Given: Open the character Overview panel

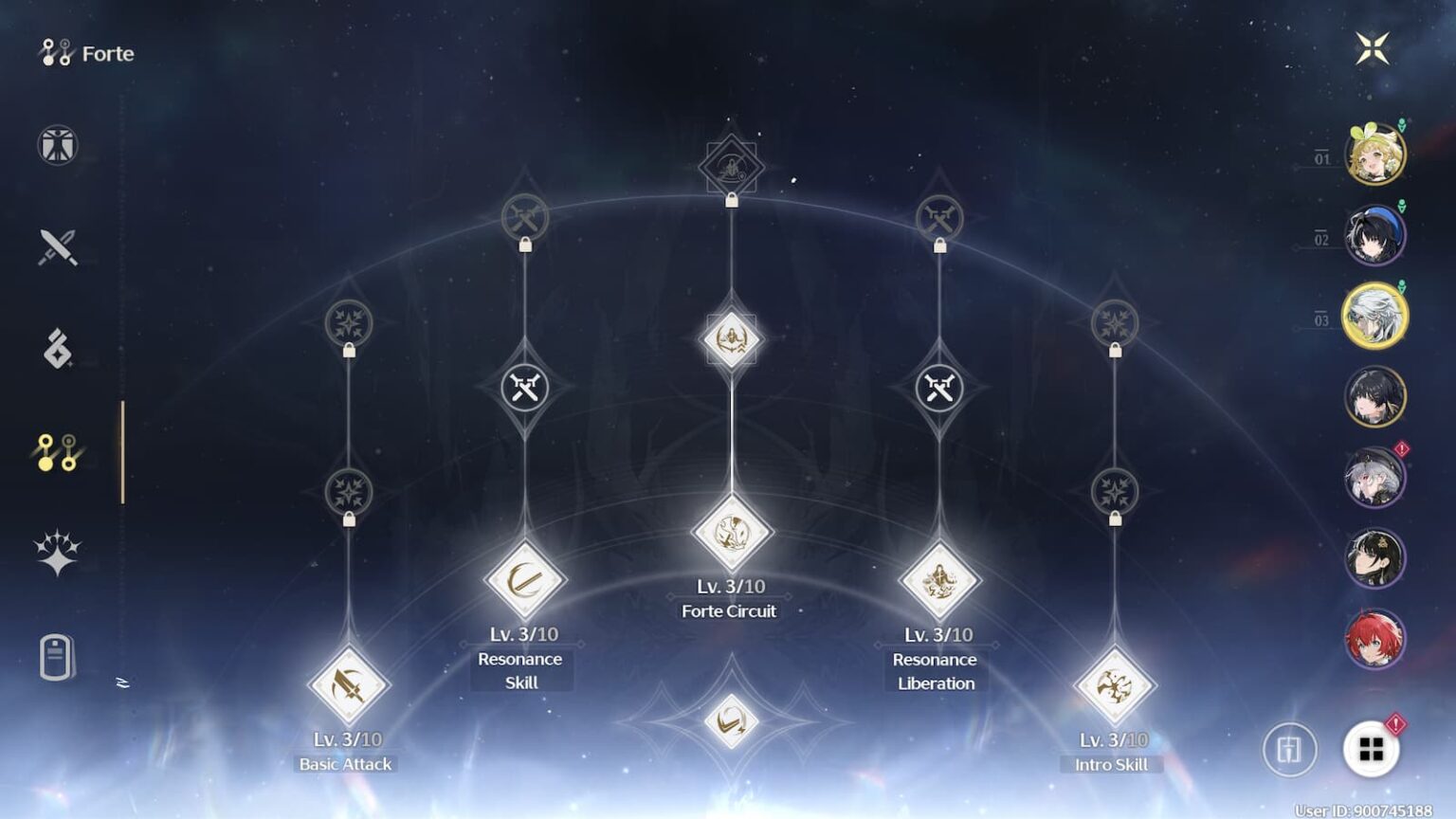Looking at the screenshot, I should tap(57, 147).
